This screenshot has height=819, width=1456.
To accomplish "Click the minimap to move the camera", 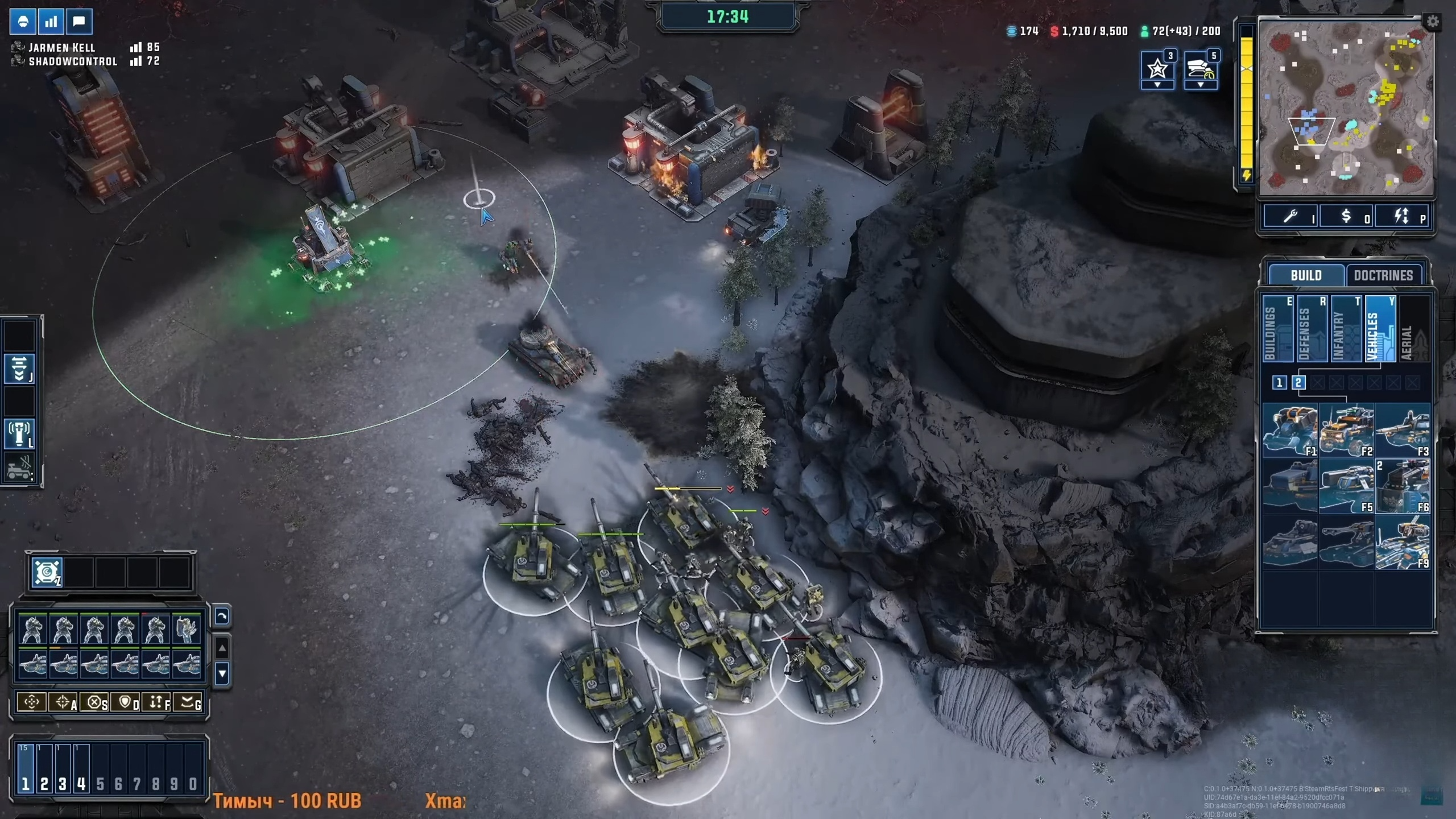I will [1346, 108].
